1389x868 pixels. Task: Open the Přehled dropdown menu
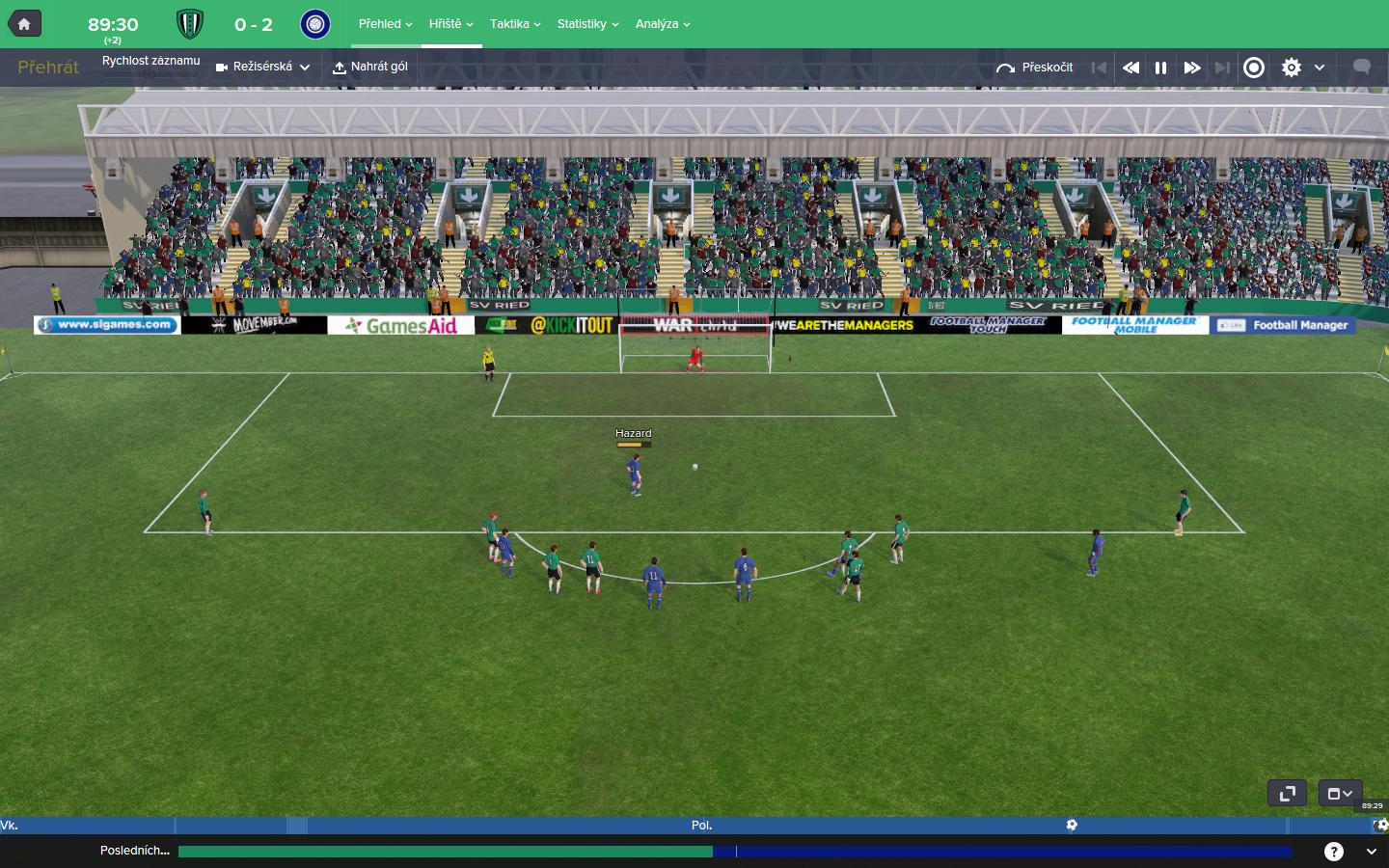tap(385, 24)
